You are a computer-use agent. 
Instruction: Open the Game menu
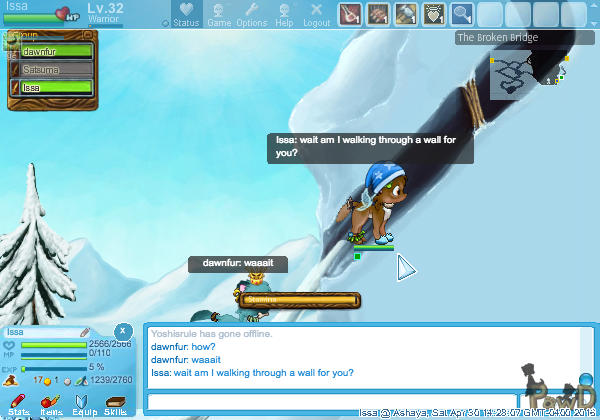coord(219,15)
